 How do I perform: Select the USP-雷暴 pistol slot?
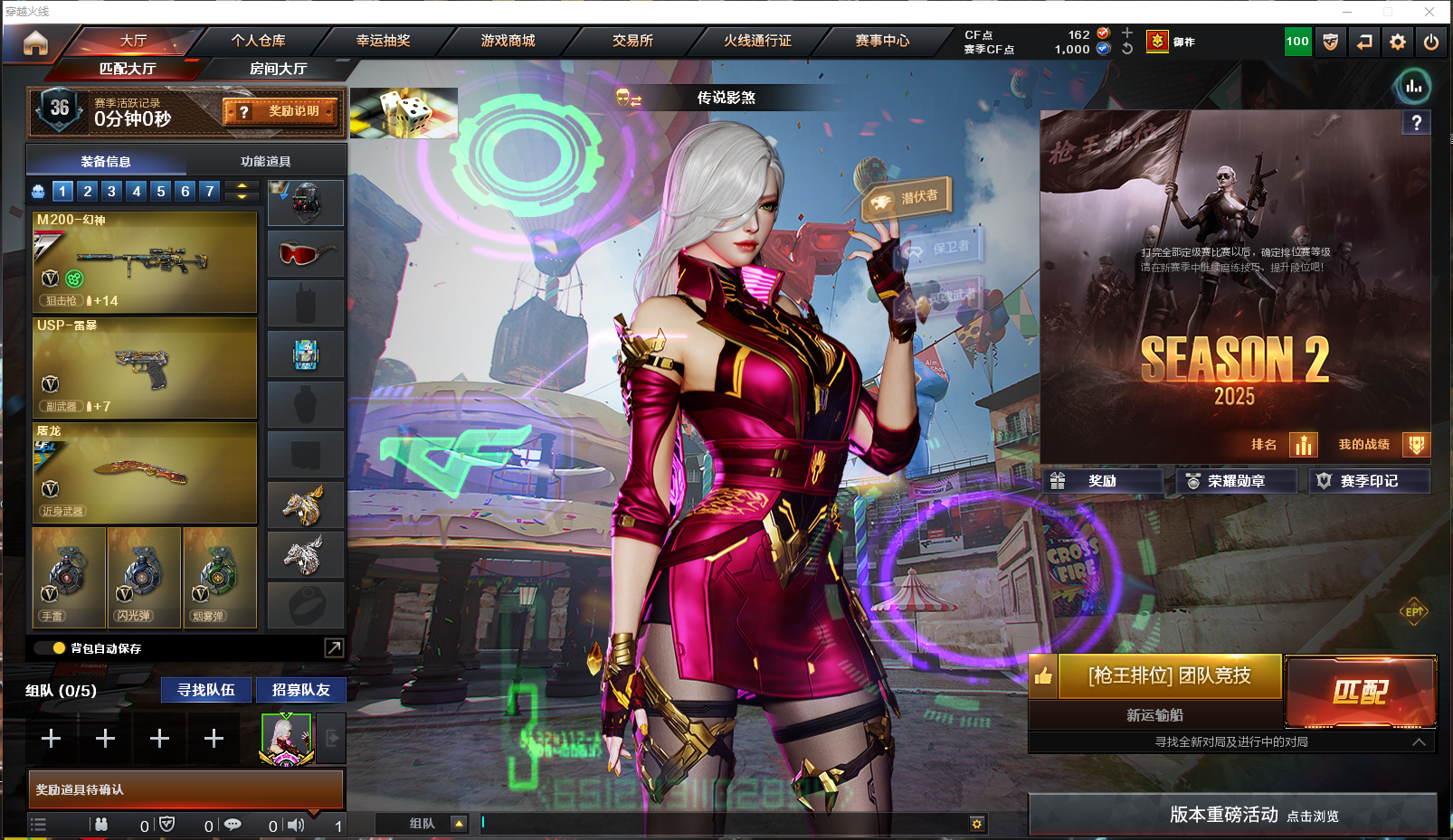coord(145,367)
